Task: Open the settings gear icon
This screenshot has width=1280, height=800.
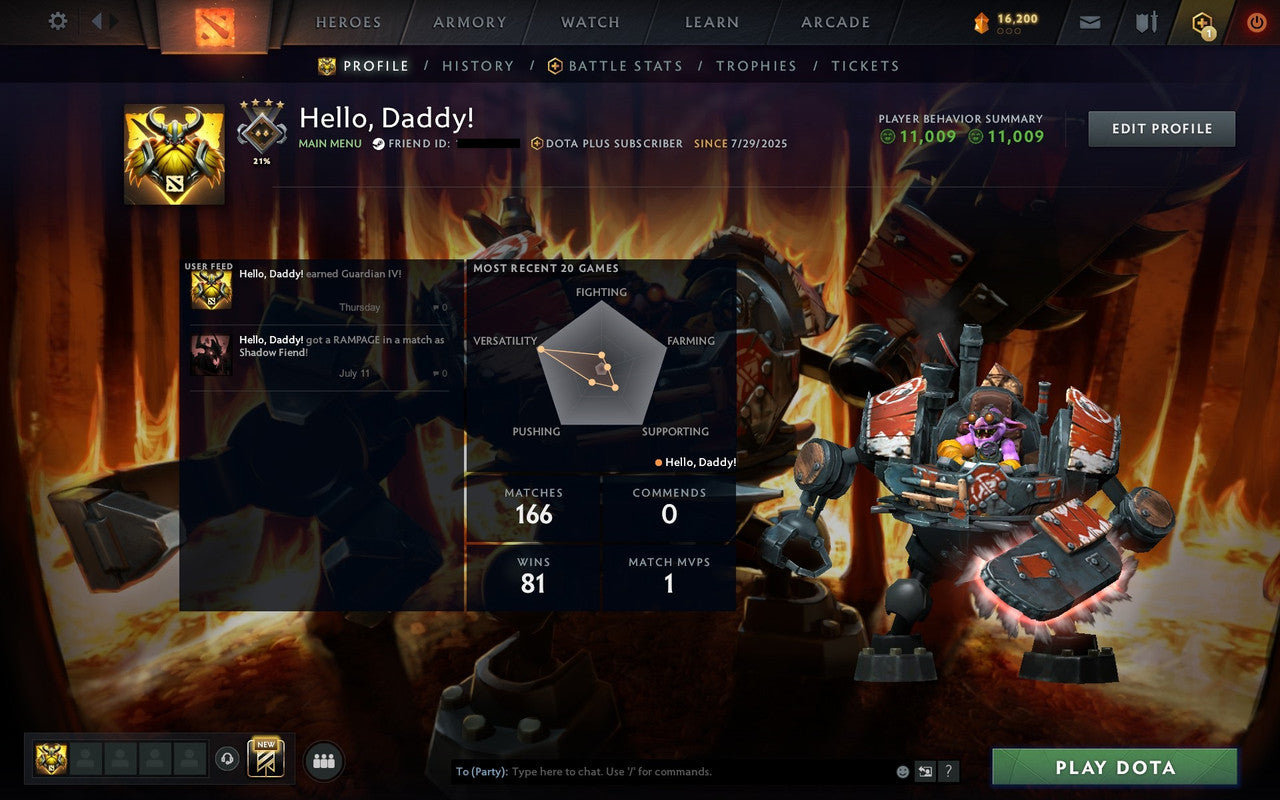Action: click(57, 21)
